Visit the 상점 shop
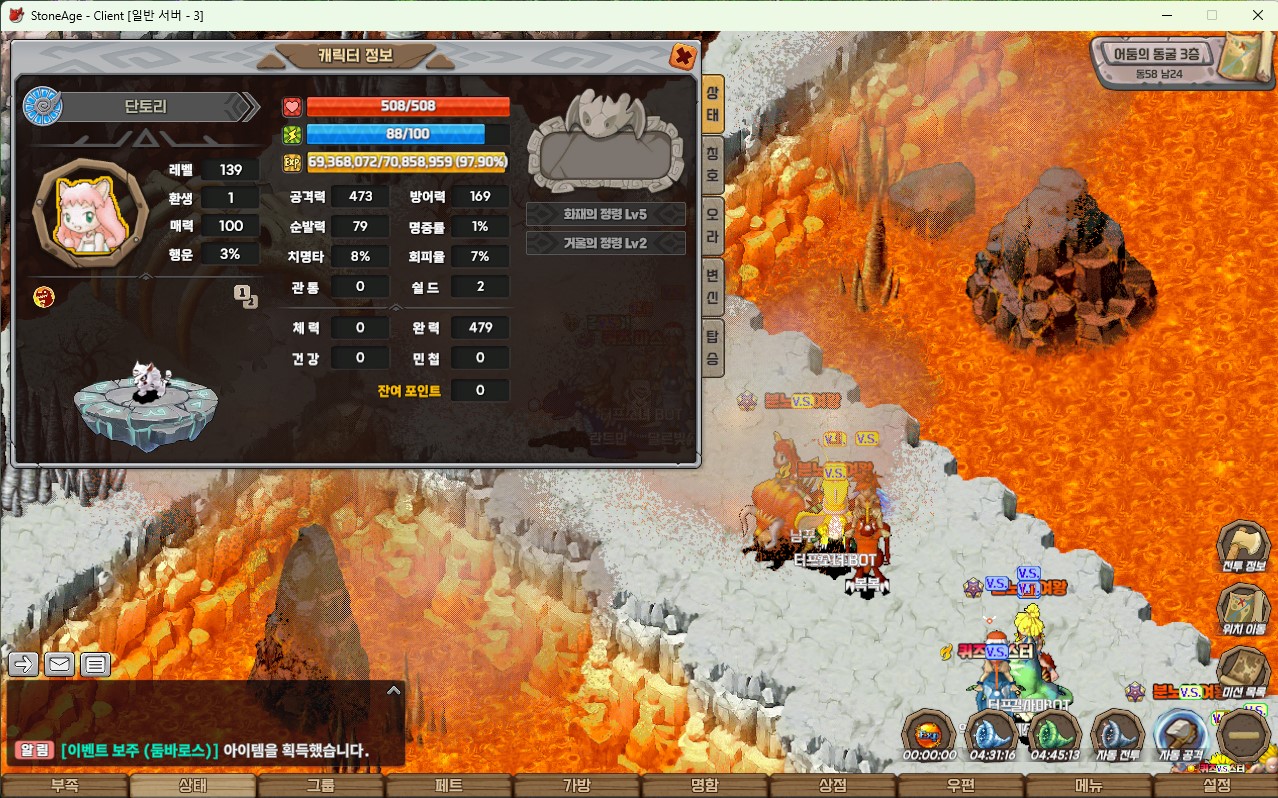 (x=832, y=786)
